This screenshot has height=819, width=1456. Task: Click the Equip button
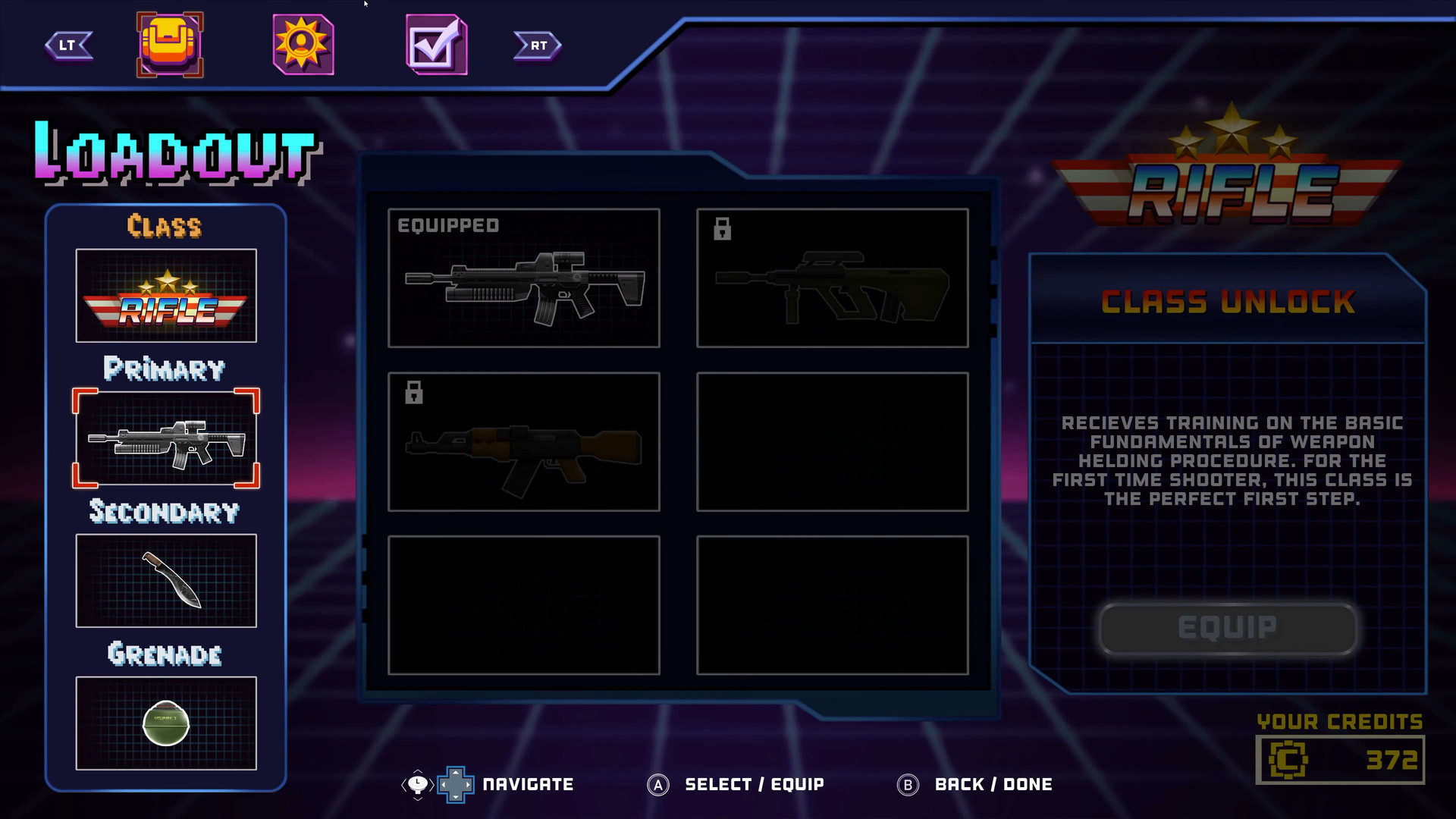[1228, 628]
